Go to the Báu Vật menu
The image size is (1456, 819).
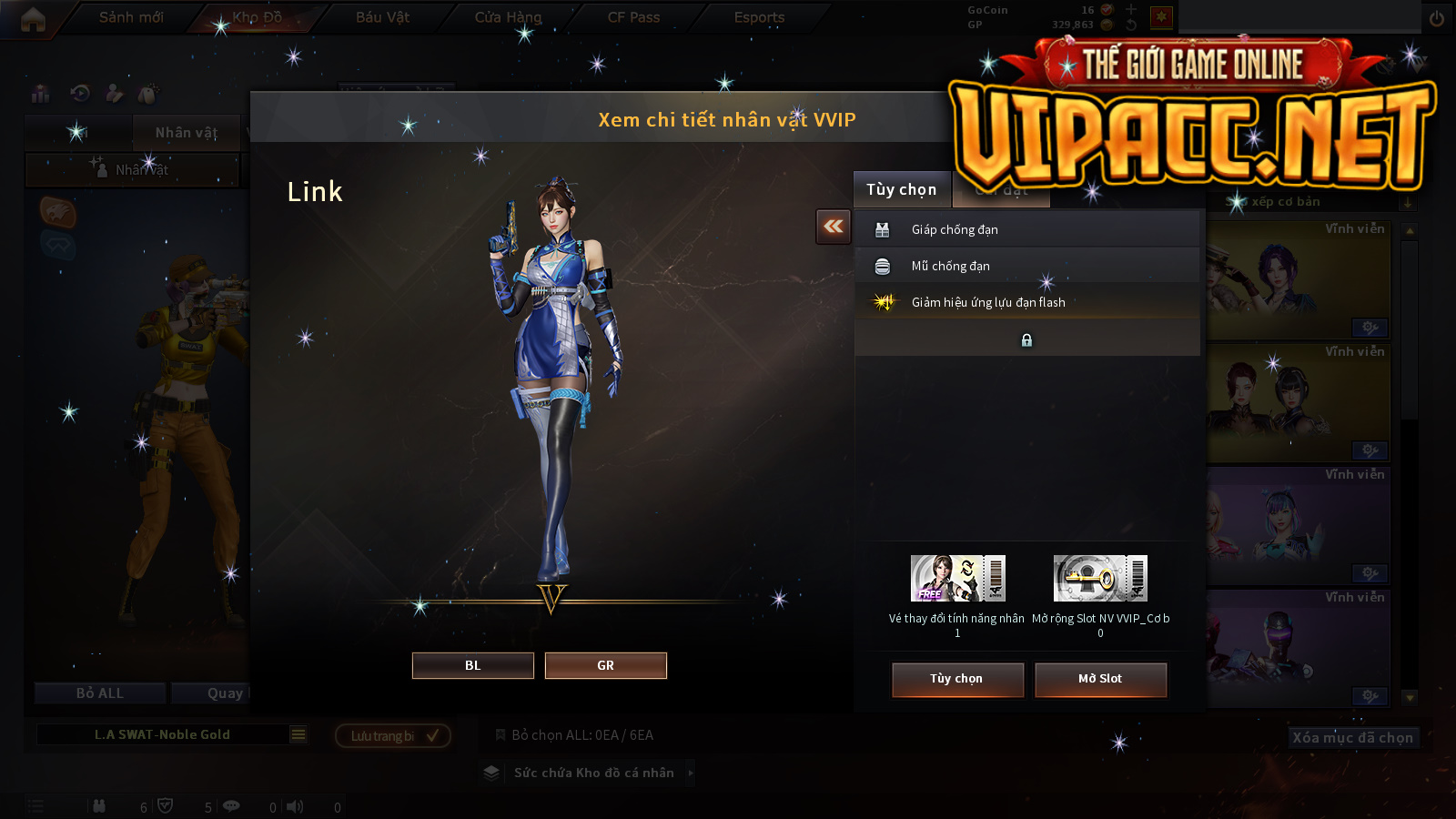[382, 17]
